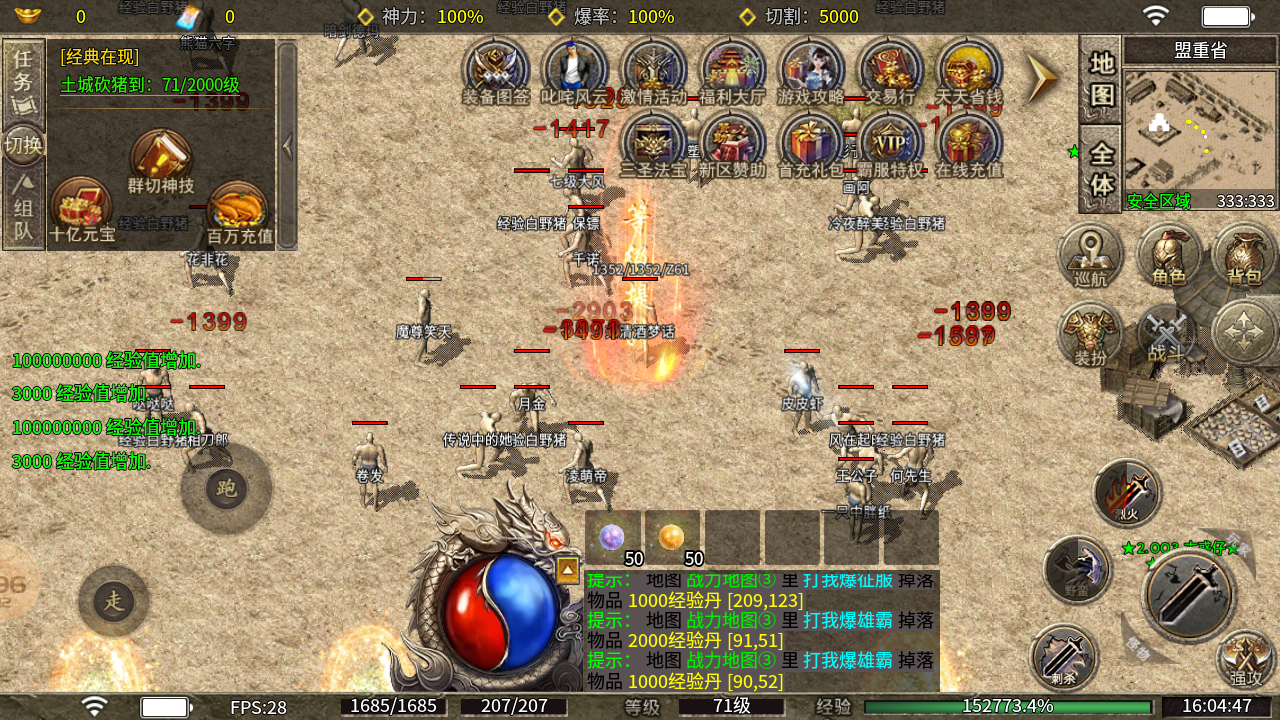The image size is (1280, 720).
Task: Claim the 十亿元宝 treasure chest
Action: pyautogui.click(x=82, y=210)
